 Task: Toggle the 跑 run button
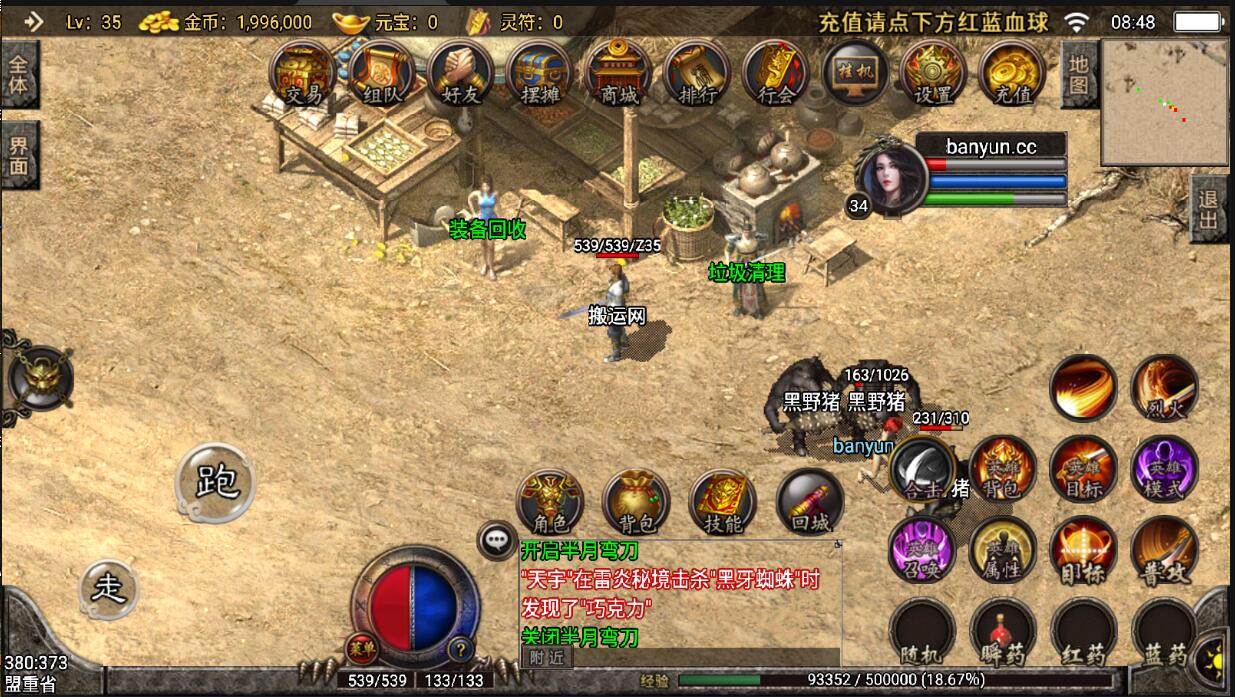click(216, 483)
